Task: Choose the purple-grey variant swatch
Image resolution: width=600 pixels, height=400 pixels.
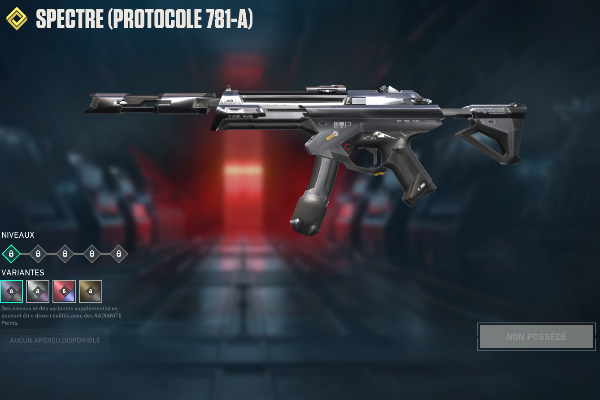Action: [12, 291]
